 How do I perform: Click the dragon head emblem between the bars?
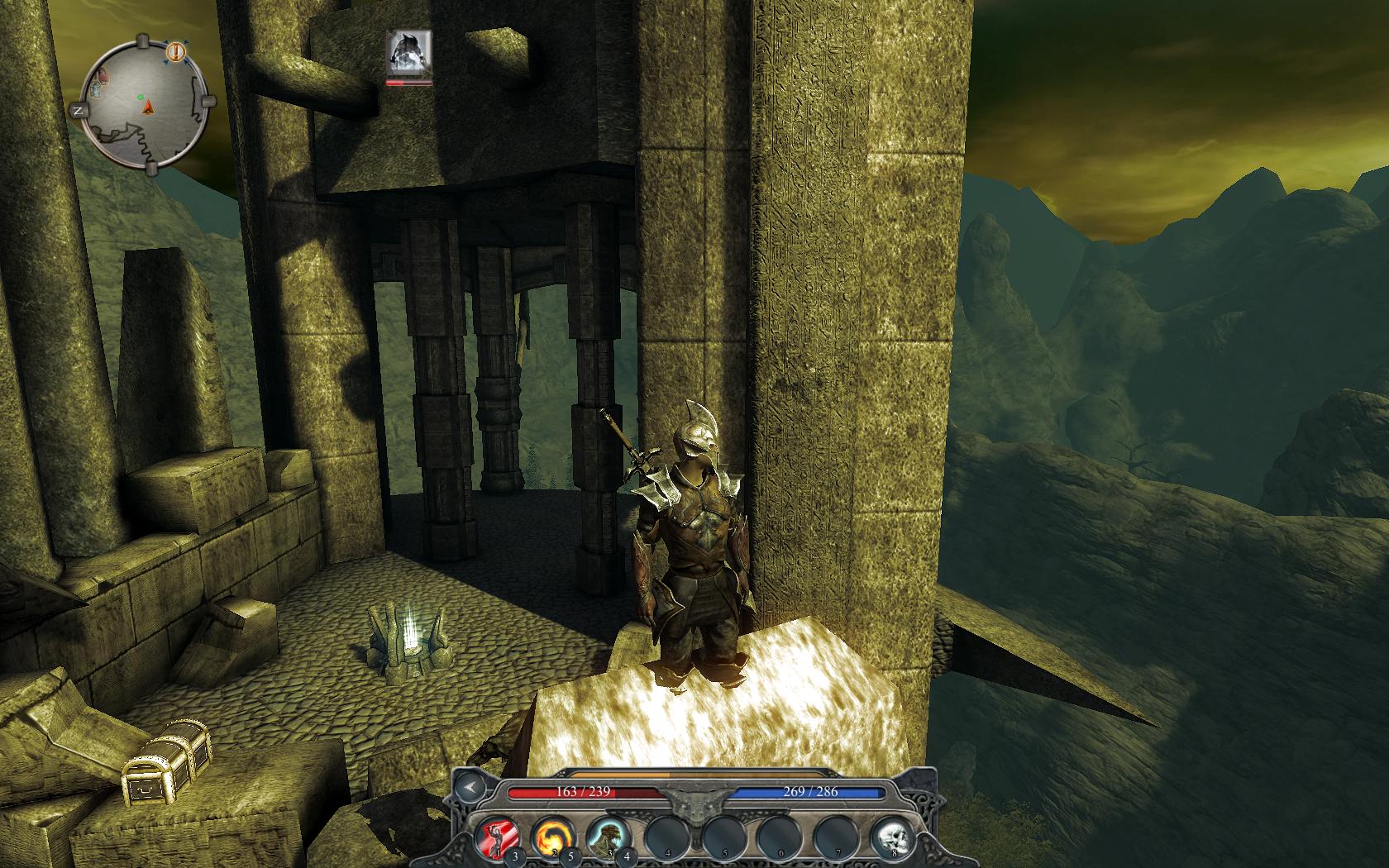tap(697, 799)
